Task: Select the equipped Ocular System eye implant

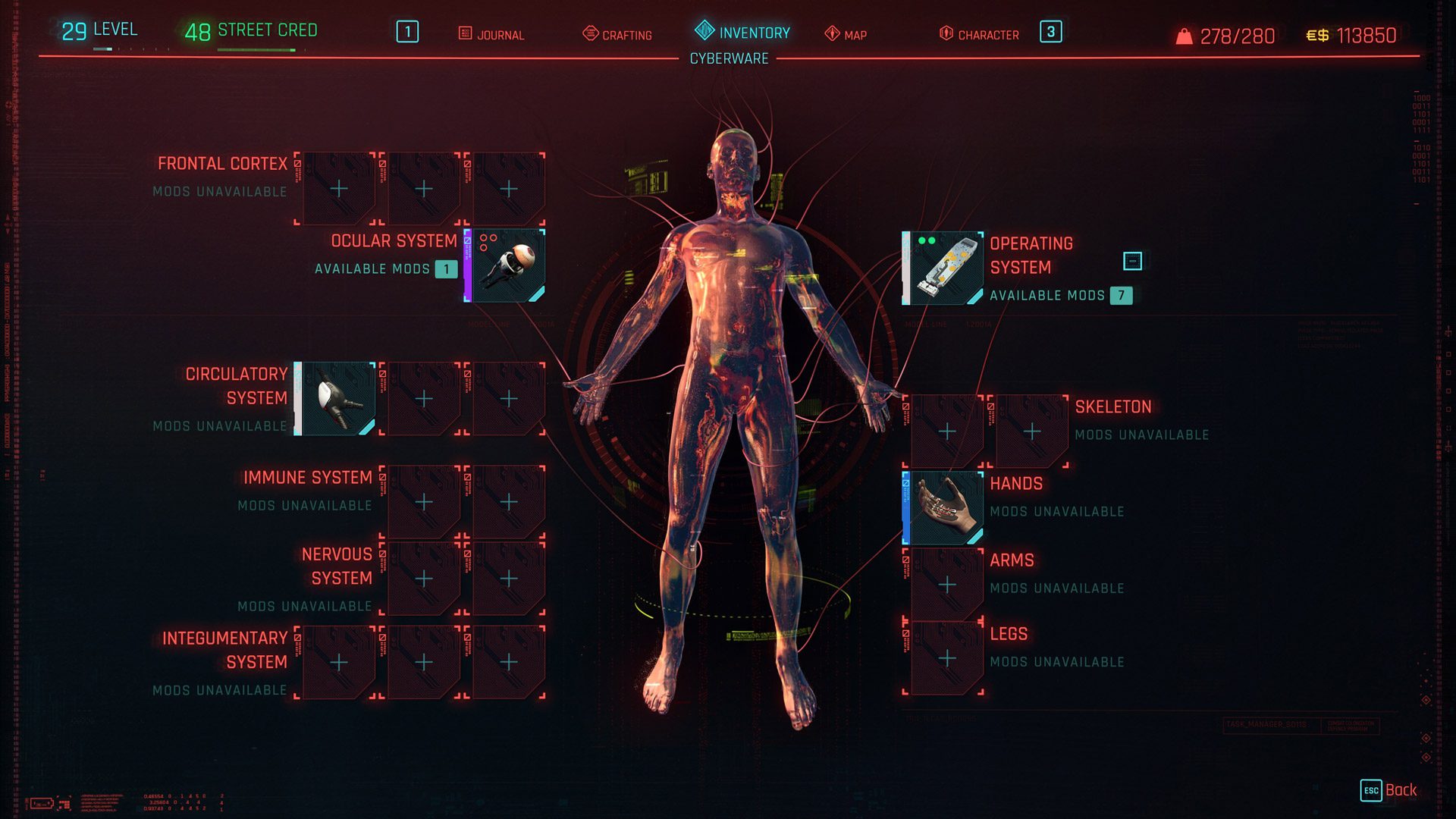Action: [x=506, y=265]
